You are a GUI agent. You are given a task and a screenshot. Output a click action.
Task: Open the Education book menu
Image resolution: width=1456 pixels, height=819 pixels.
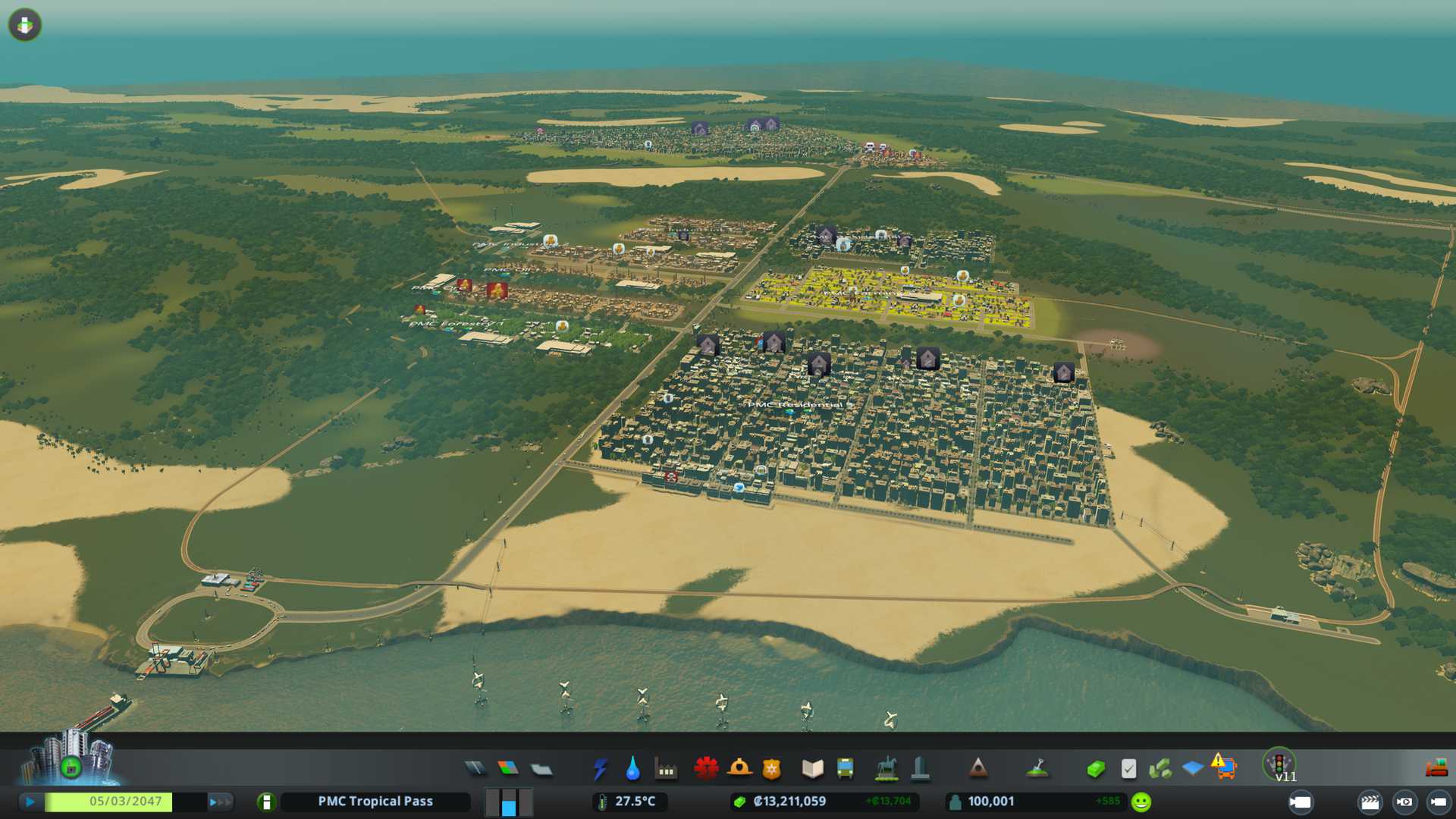click(812, 769)
